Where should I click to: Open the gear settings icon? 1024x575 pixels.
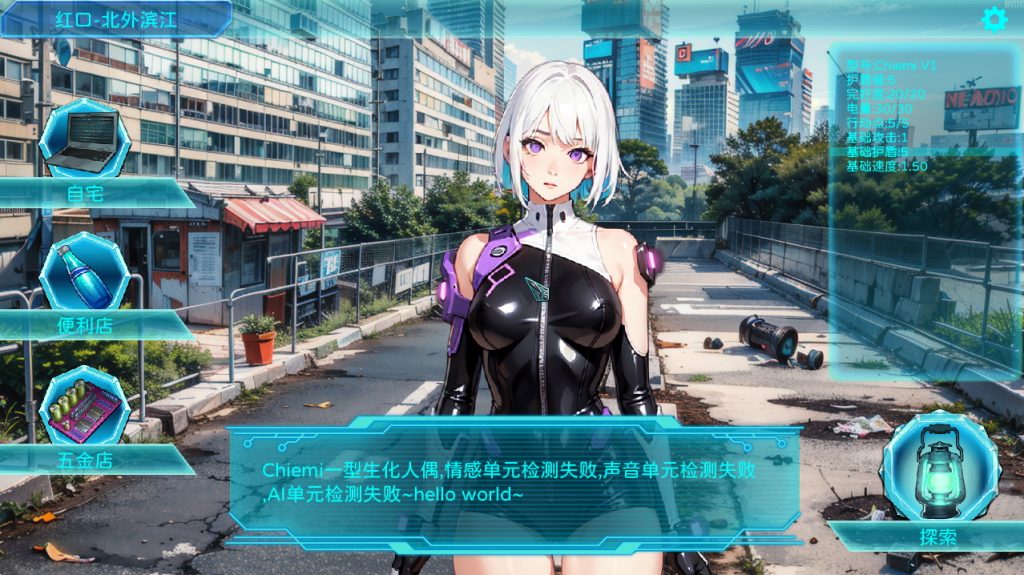(993, 19)
